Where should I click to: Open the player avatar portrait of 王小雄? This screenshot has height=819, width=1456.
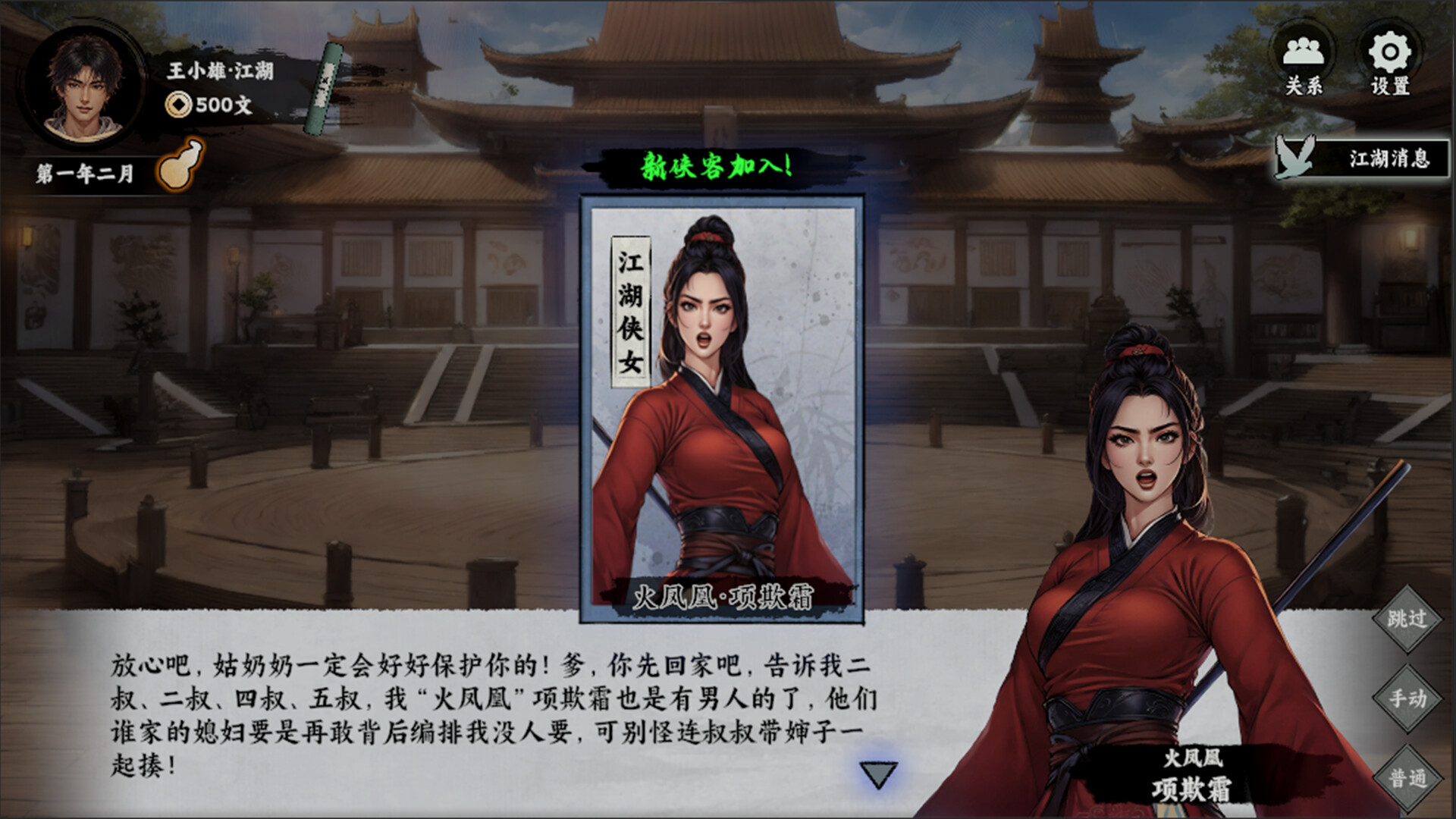coord(86,86)
